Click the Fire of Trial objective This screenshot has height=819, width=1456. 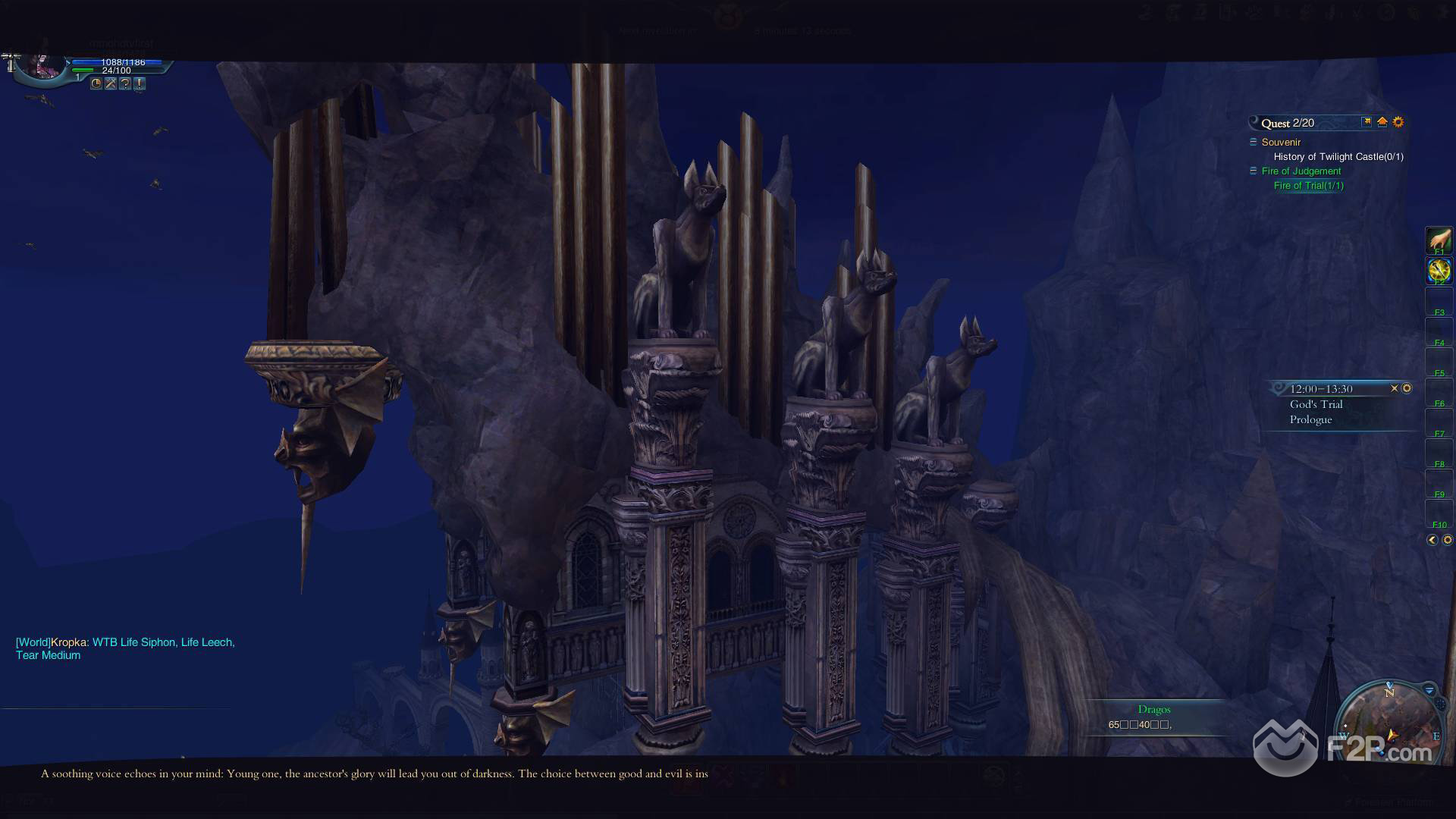(x=1308, y=185)
